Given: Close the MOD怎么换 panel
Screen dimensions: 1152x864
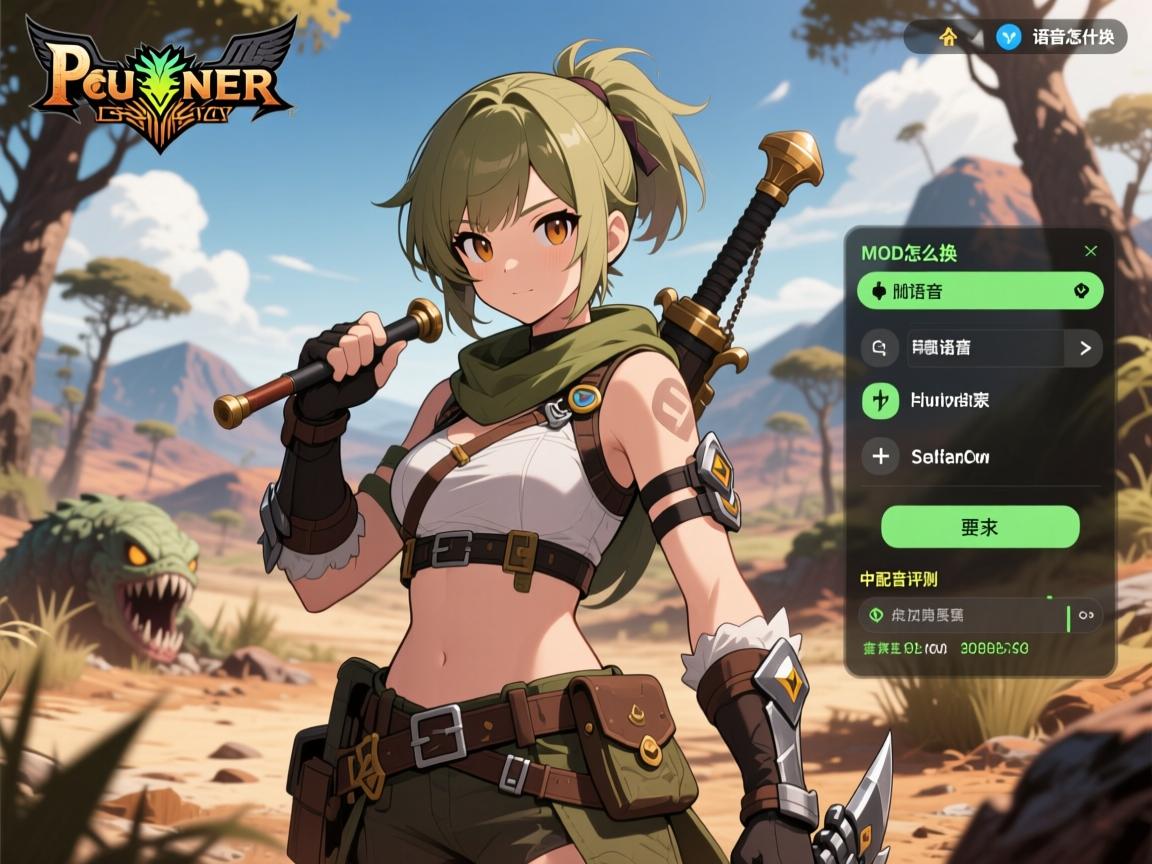Looking at the screenshot, I should click(1090, 251).
